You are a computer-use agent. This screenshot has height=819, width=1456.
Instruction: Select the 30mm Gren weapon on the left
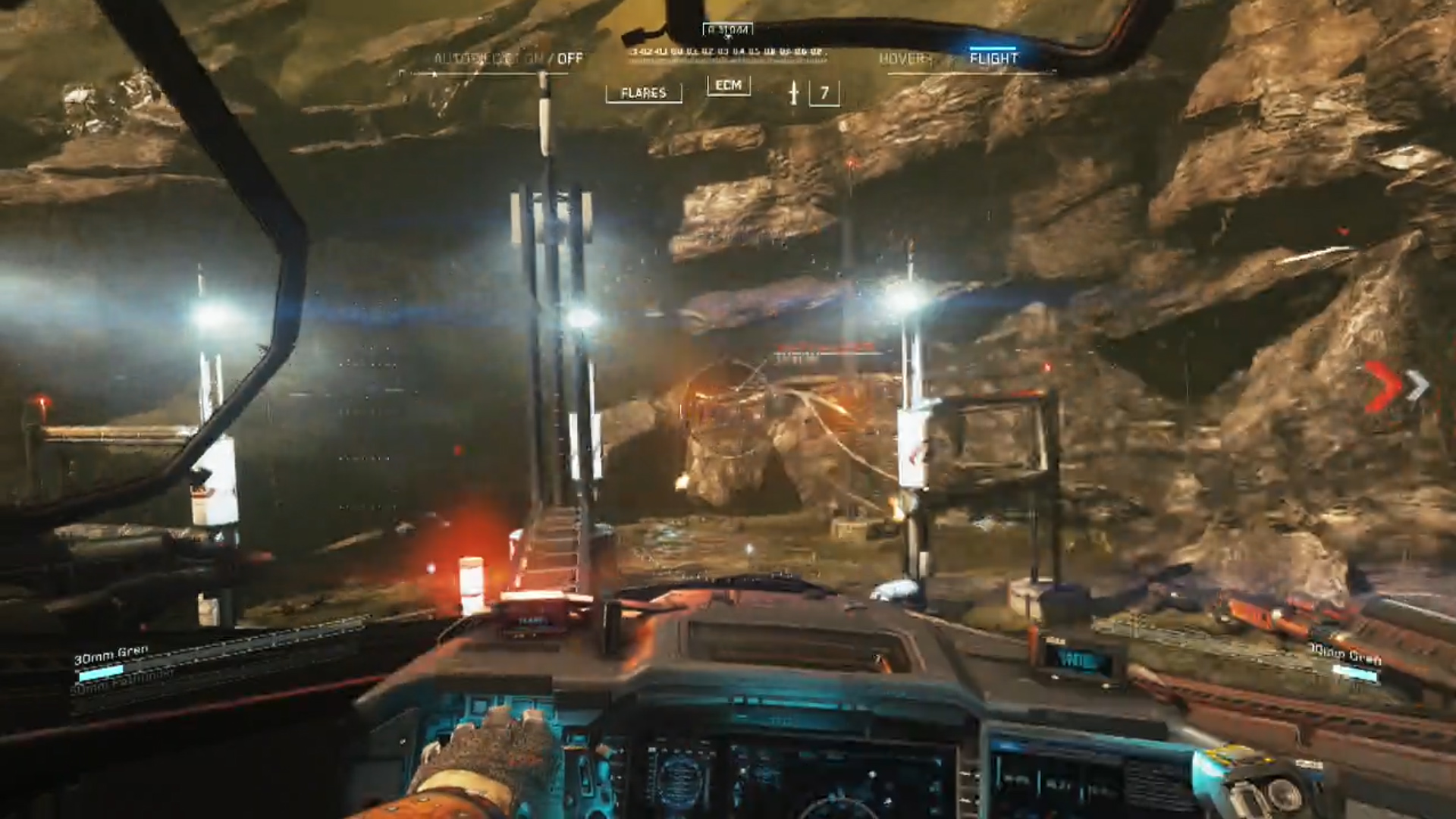pos(111,654)
